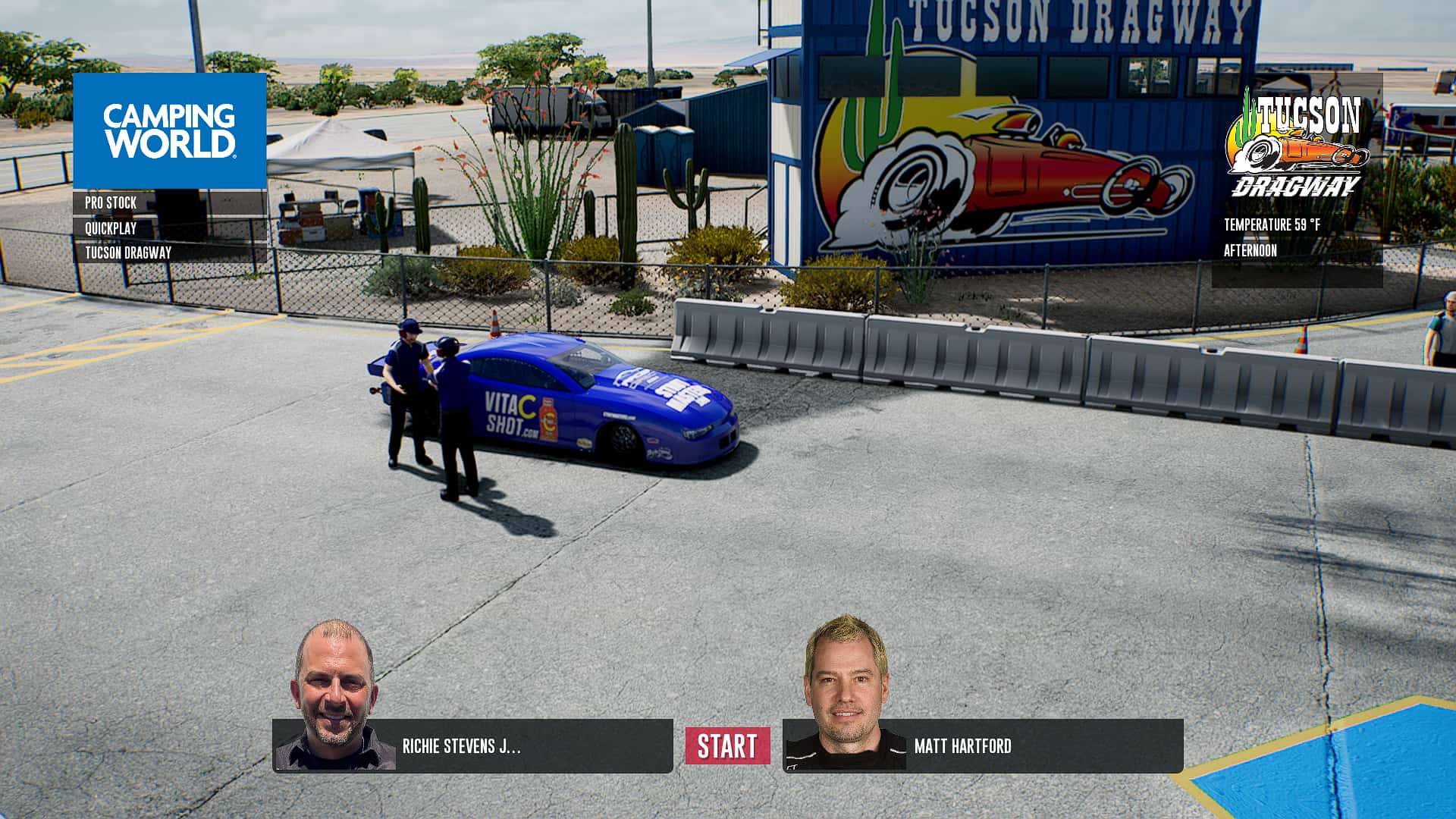Click the Camping World sponsor logo
The width and height of the screenshot is (1456, 819).
(x=170, y=130)
